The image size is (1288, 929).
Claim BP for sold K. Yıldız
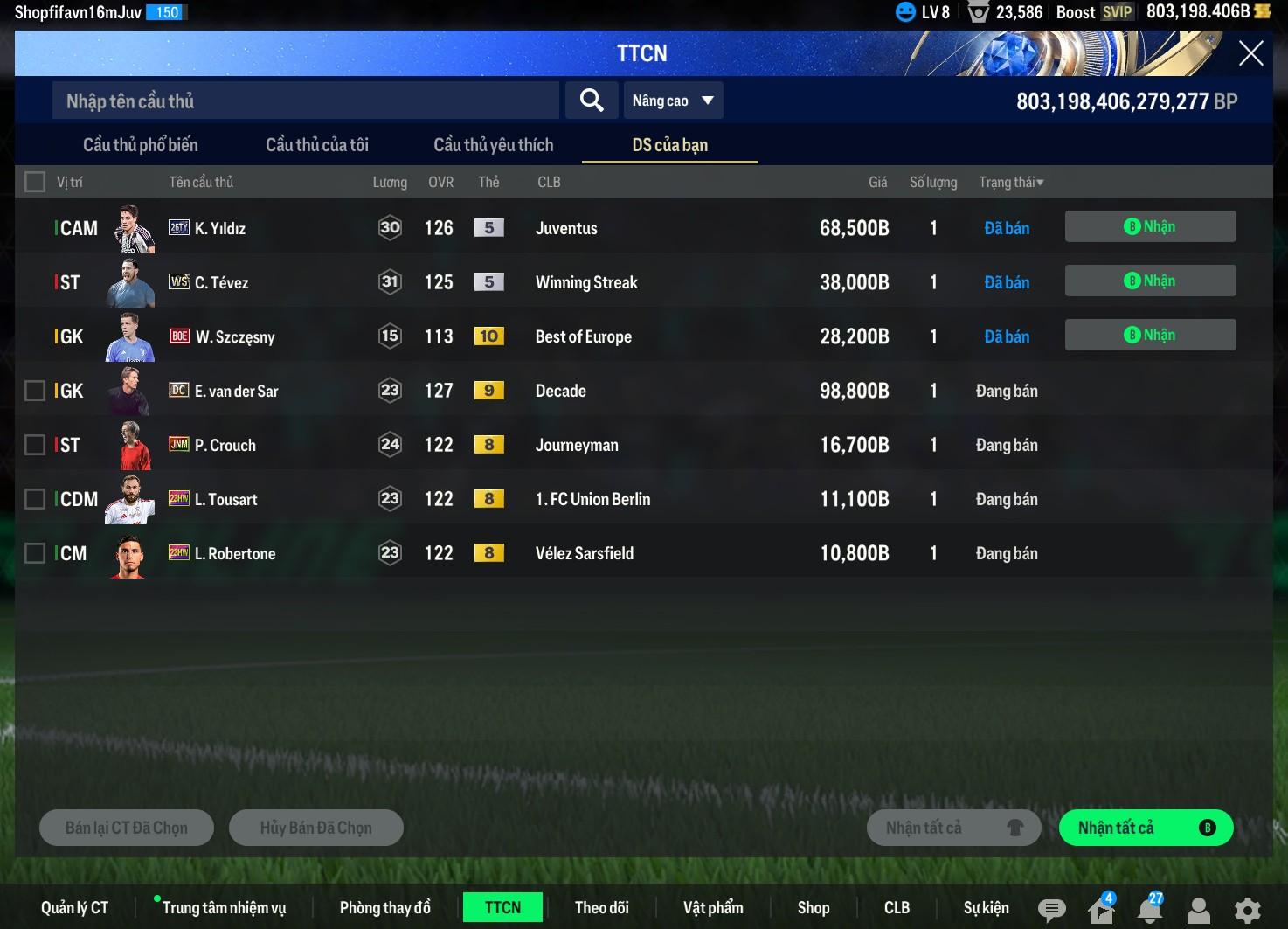pos(1150,226)
